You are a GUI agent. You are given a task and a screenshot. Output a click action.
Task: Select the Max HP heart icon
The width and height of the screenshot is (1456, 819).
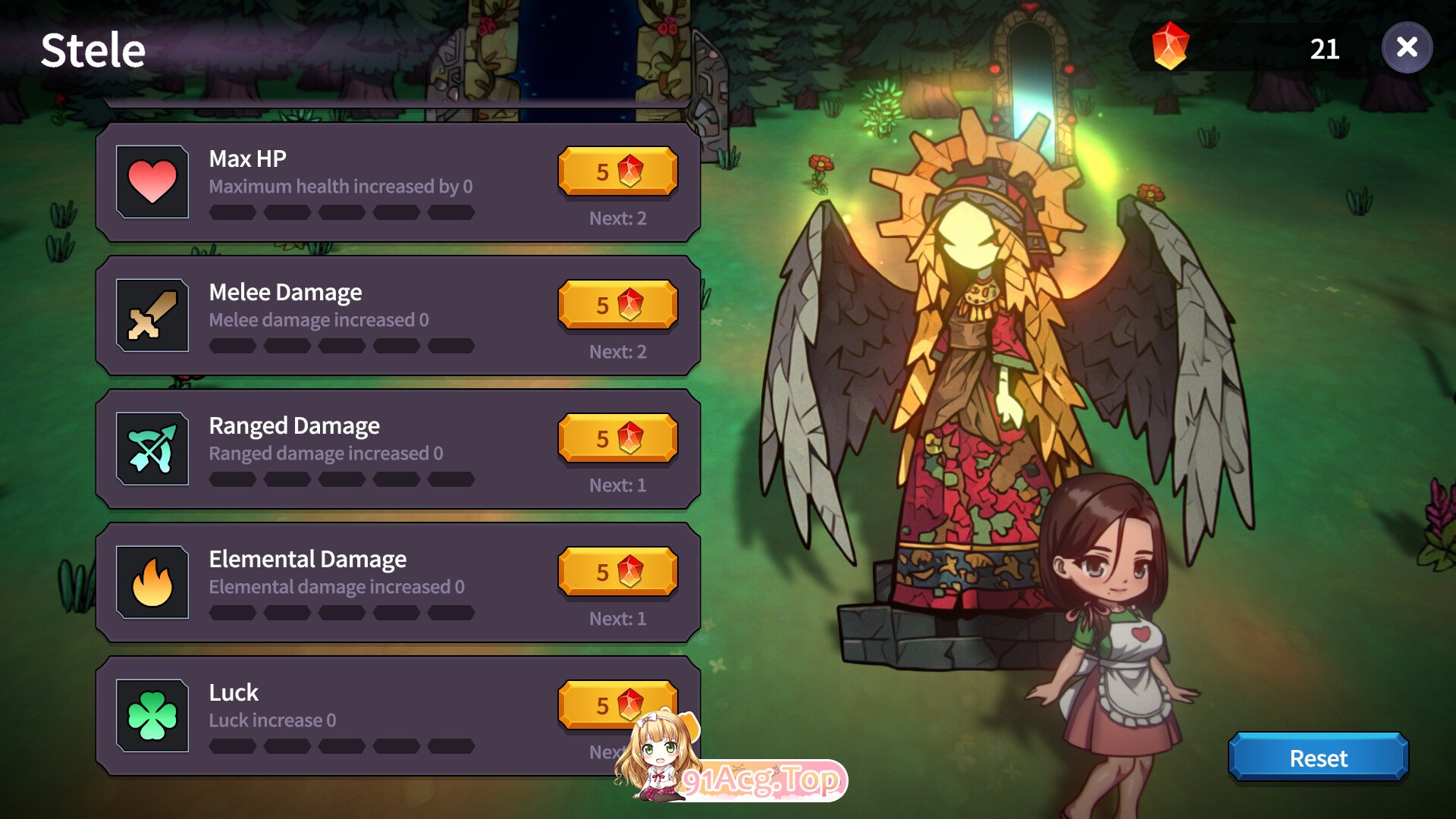pos(152,182)
